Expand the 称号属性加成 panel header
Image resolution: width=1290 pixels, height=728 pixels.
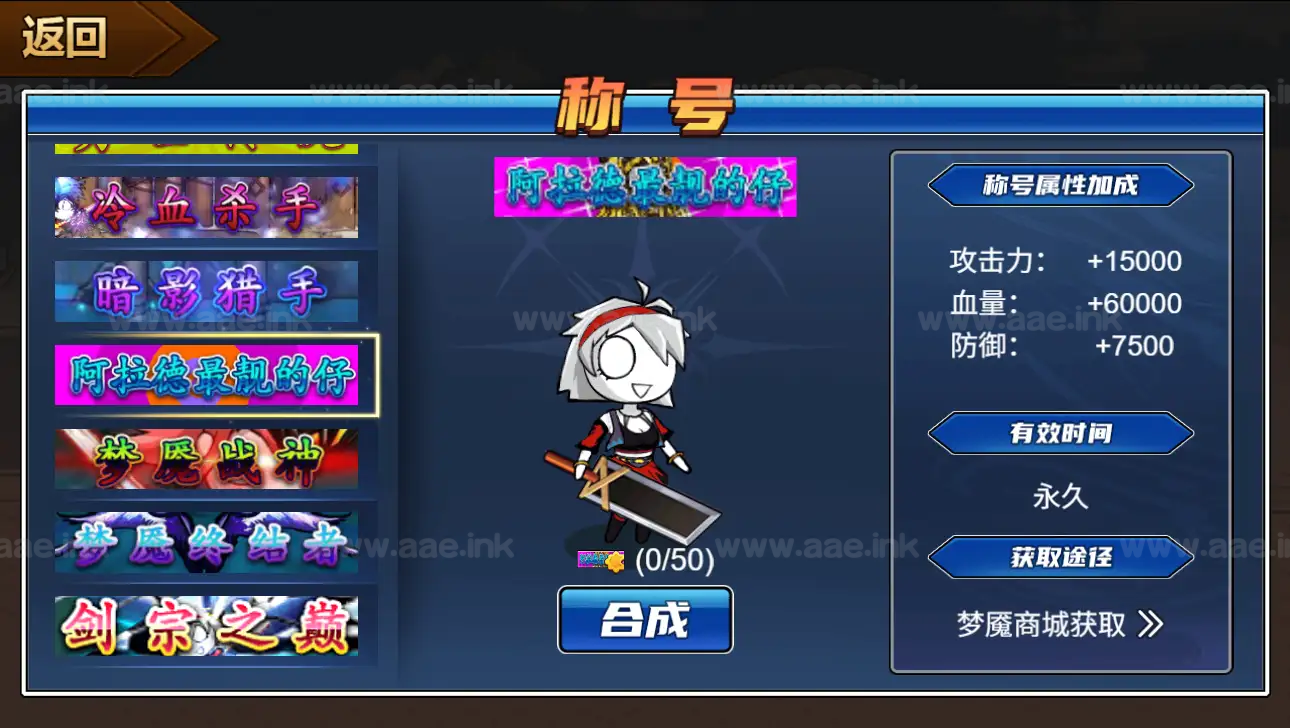tap(1059, 186)
